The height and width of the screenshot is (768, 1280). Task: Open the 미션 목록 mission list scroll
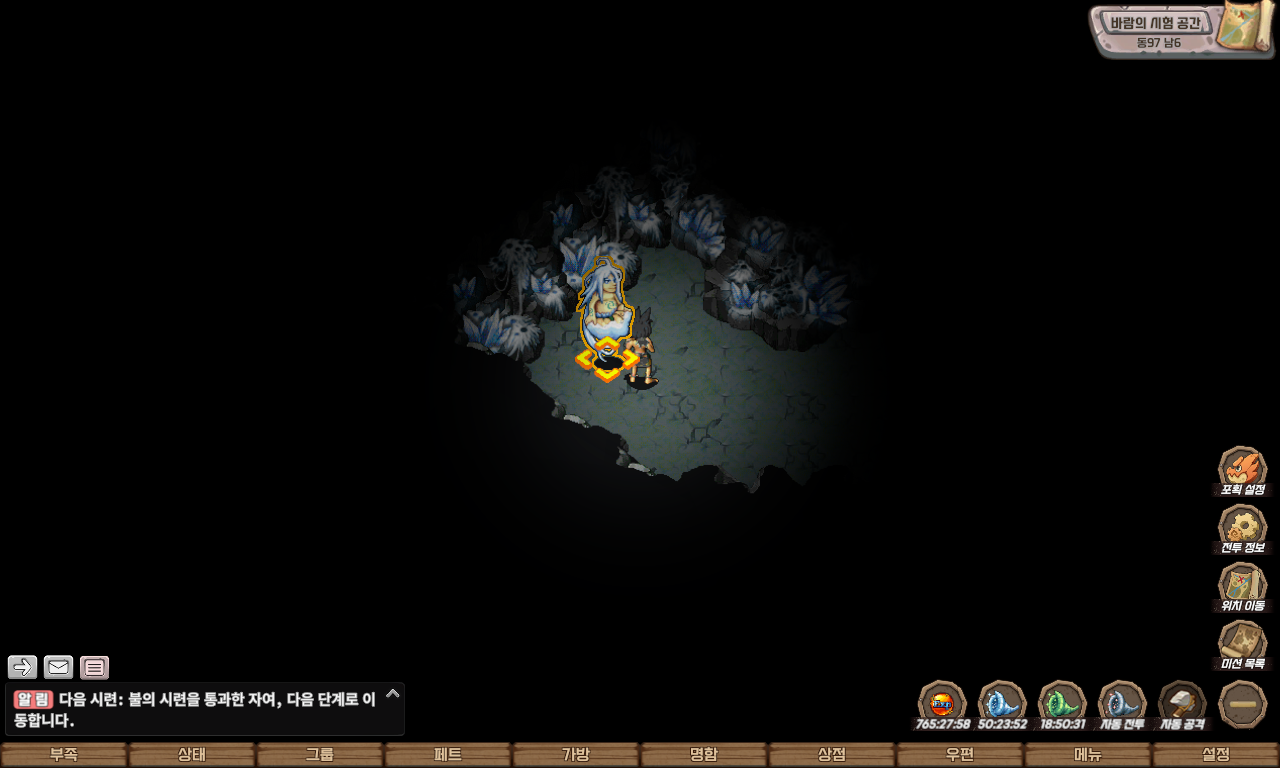1243,644
